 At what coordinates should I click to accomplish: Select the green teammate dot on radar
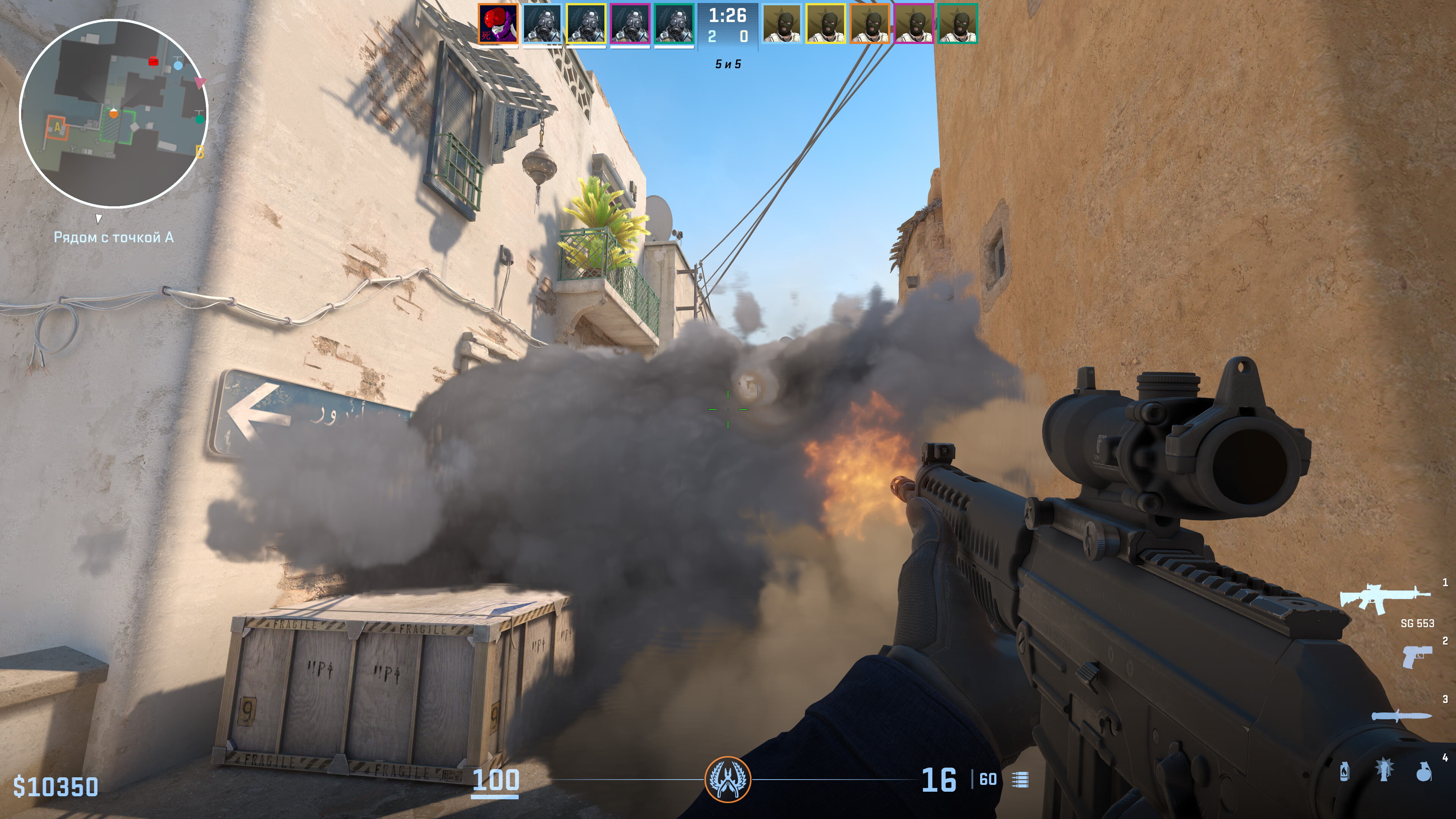tap(199, 119)
